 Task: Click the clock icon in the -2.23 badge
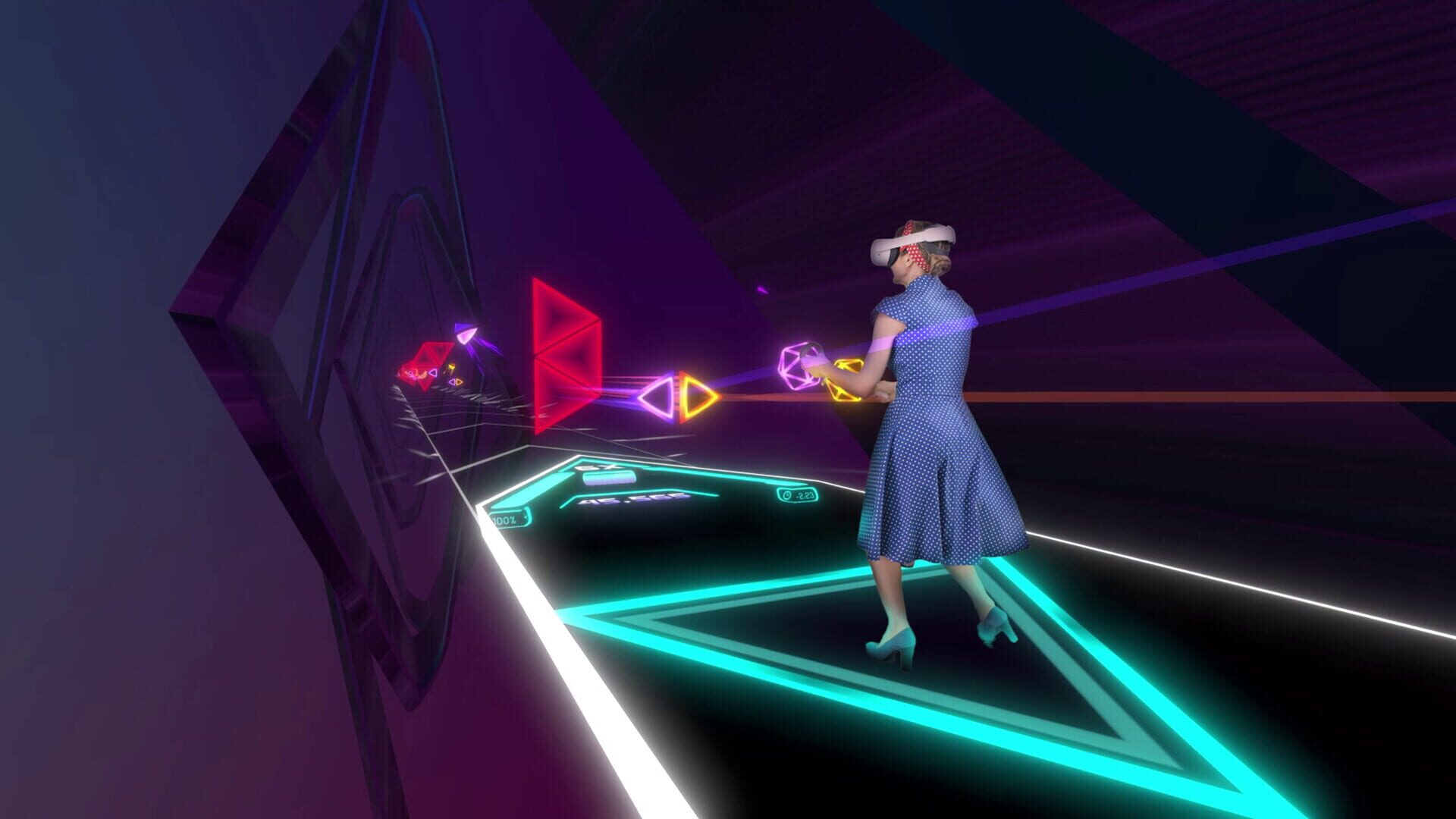point(789,494)
